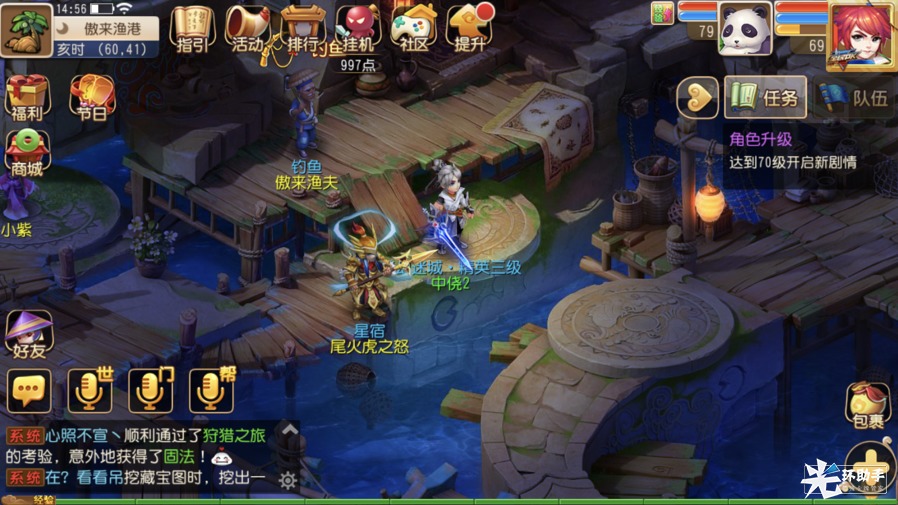Visit the 商城 shop
Screen dimensions: 898x505
click(x=27, y=152)
